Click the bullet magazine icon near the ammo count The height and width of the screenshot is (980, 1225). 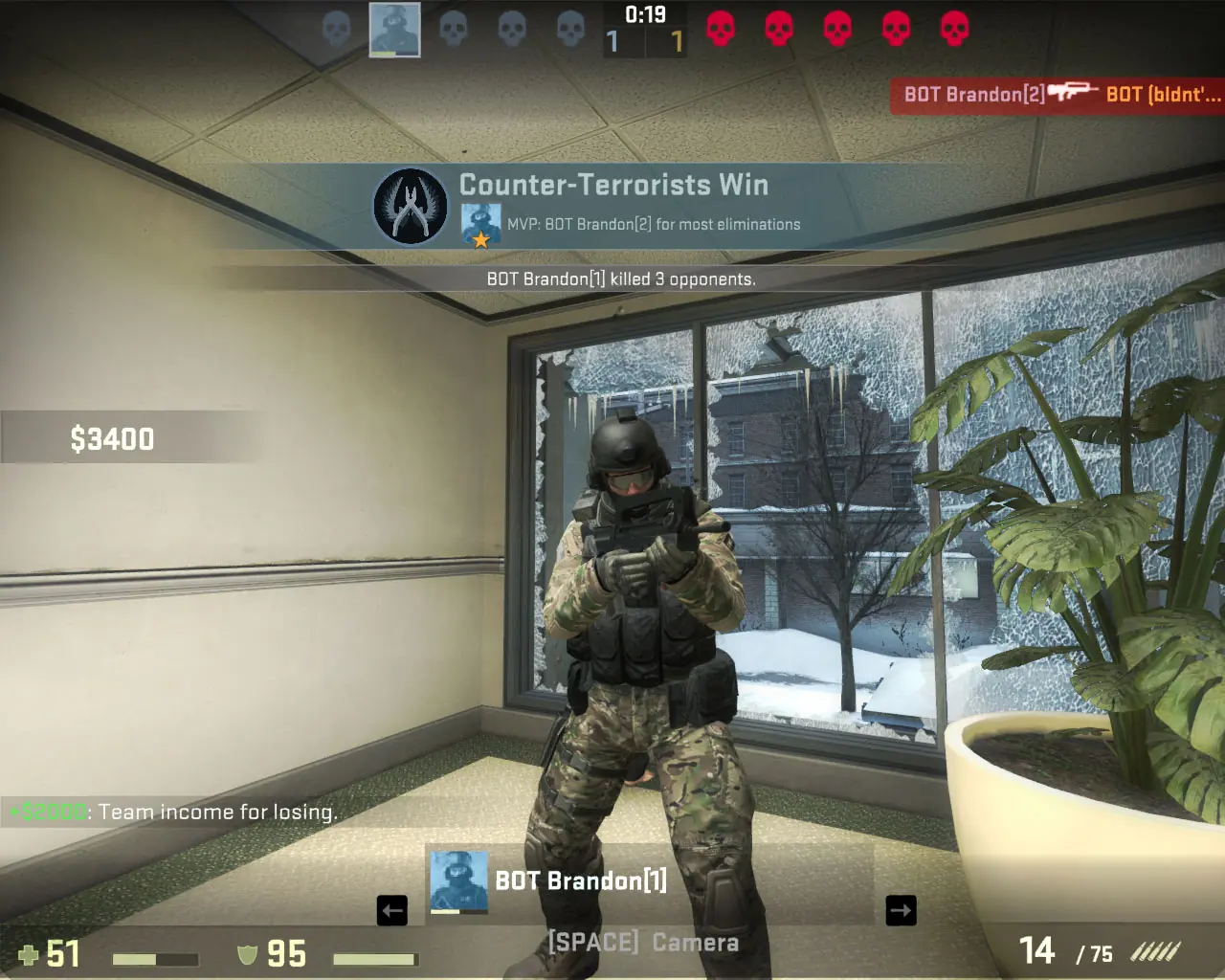pyautogui.click(x=1158, y=952)
